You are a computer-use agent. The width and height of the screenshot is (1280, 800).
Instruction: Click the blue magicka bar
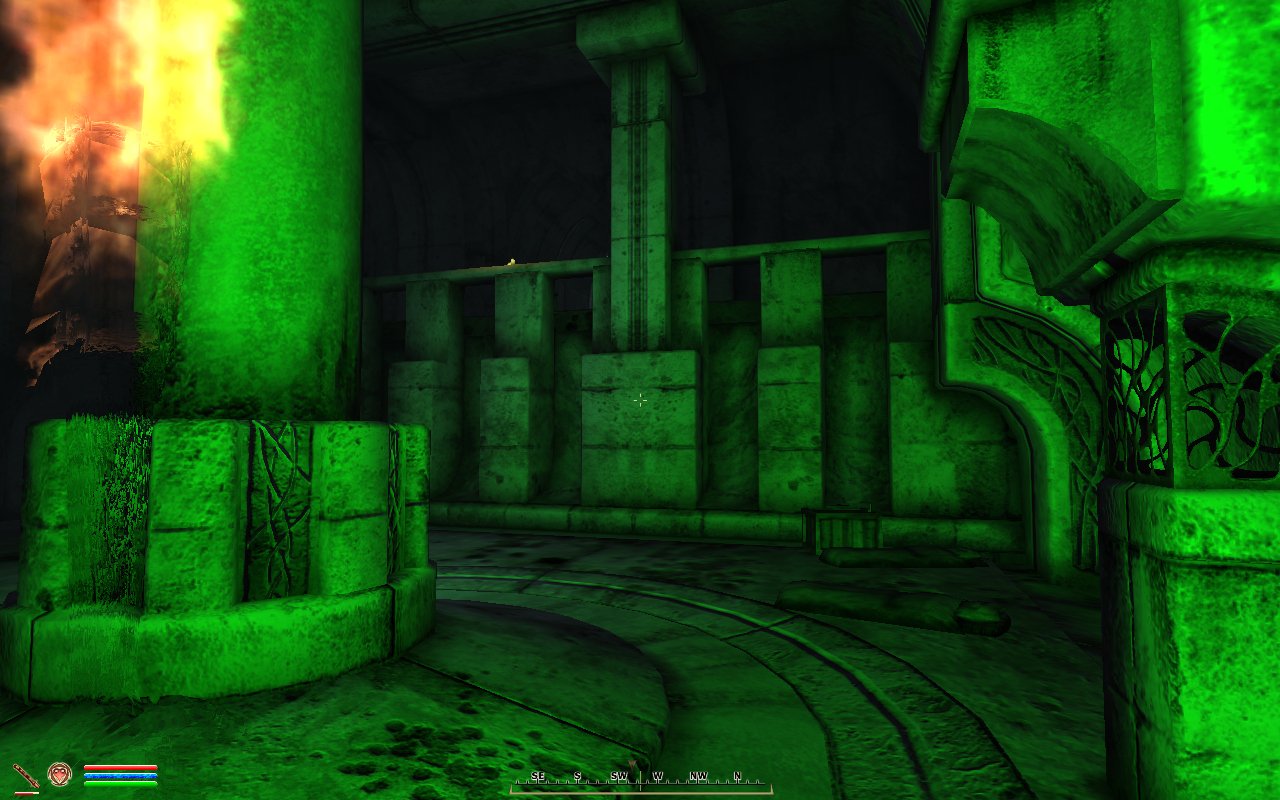point(120,775)
